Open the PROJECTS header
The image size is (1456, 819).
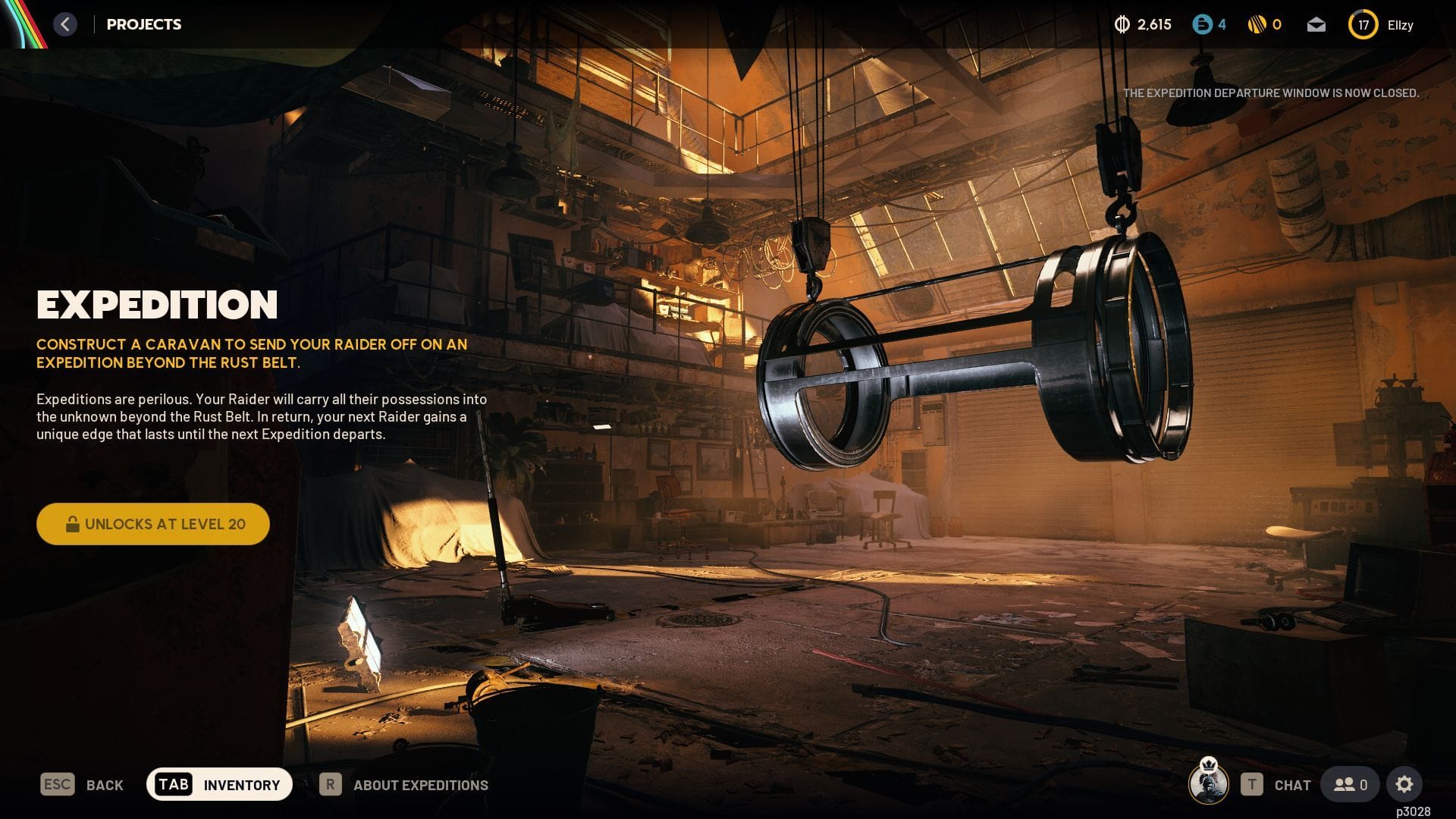click(x=144, y=24)
